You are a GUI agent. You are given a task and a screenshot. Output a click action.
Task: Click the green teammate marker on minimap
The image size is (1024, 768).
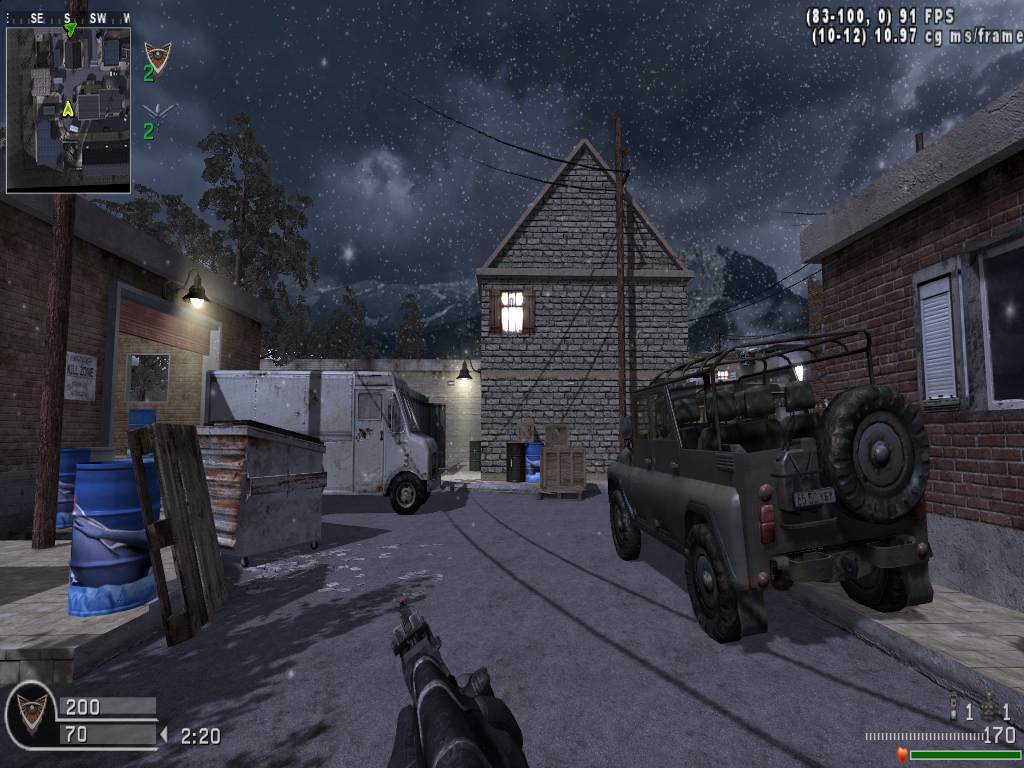click(x=70, y=30)
